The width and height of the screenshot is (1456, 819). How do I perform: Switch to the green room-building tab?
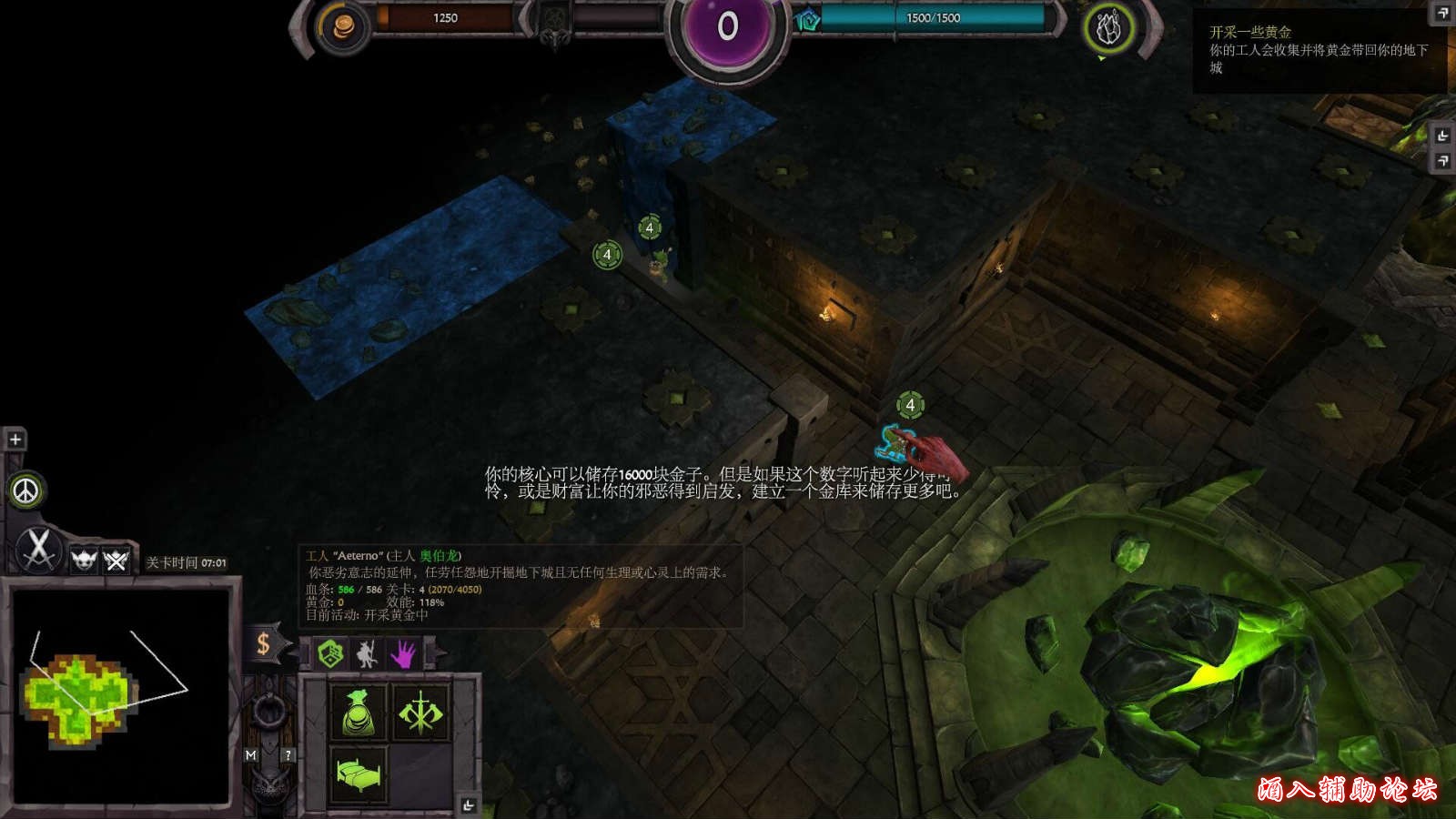(330, 653)
